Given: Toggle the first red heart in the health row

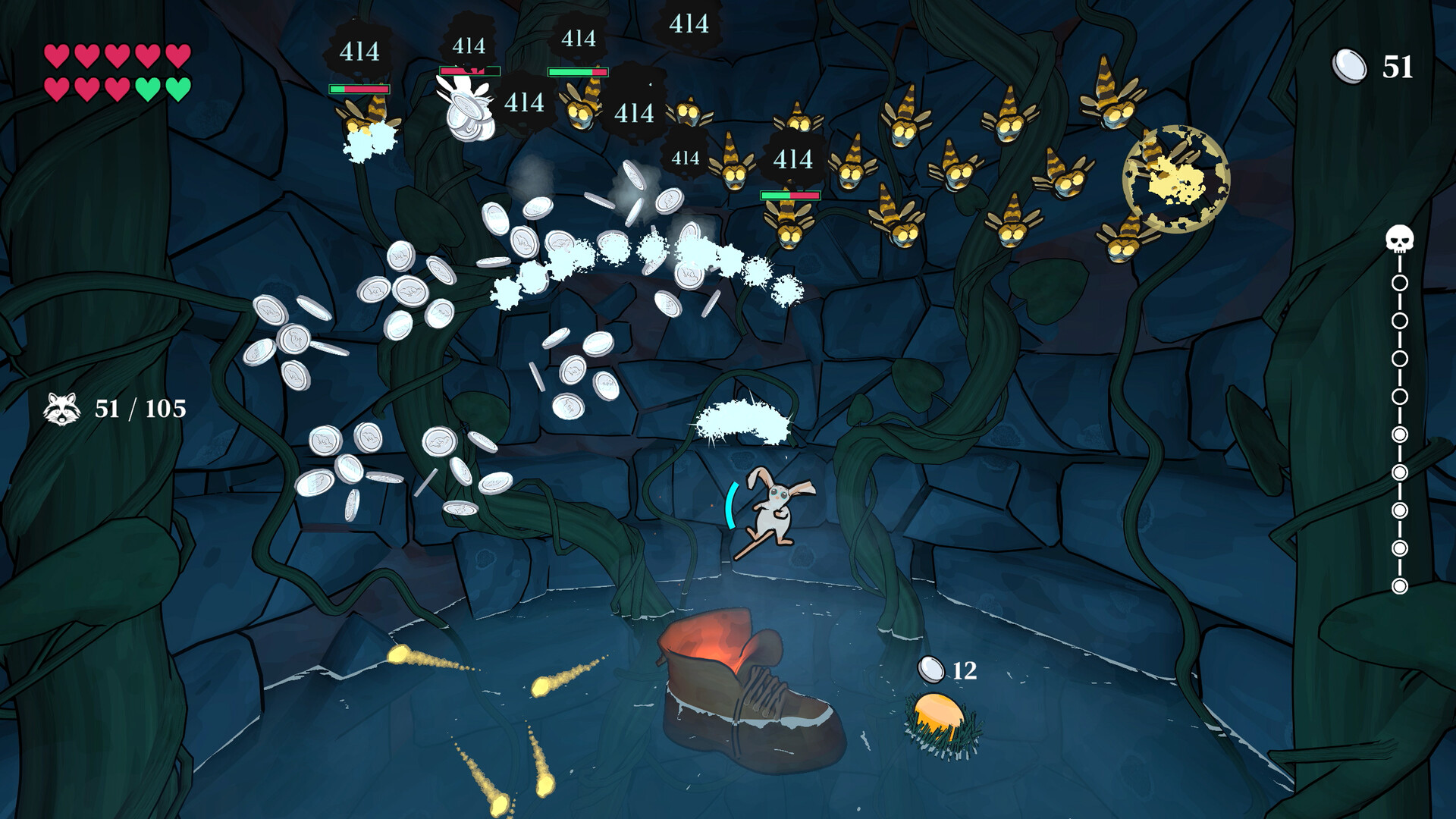Looking at the screenshot, I should coord(55,55).
